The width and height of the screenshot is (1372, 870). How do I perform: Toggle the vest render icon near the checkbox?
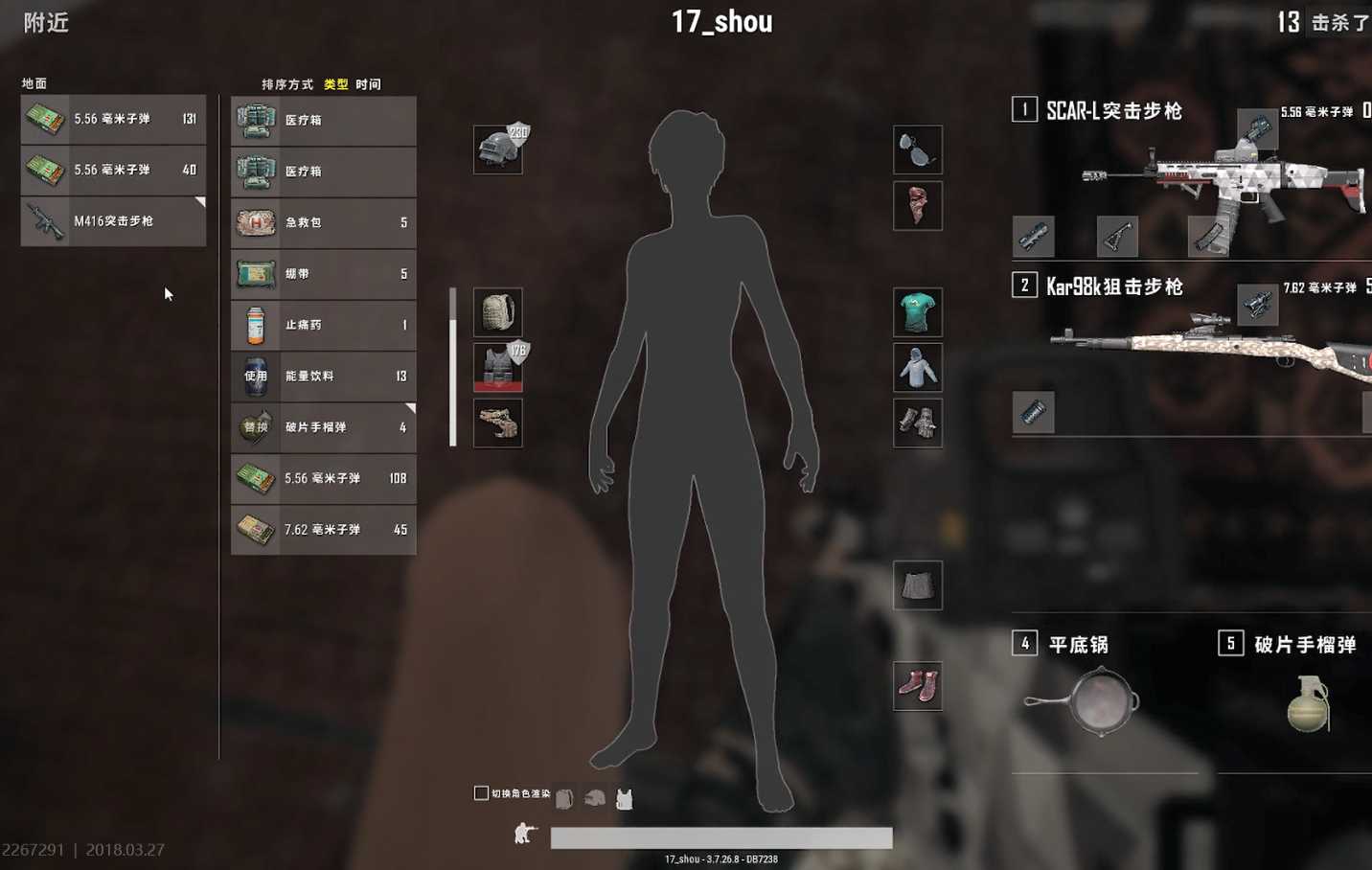click(624, 795)
